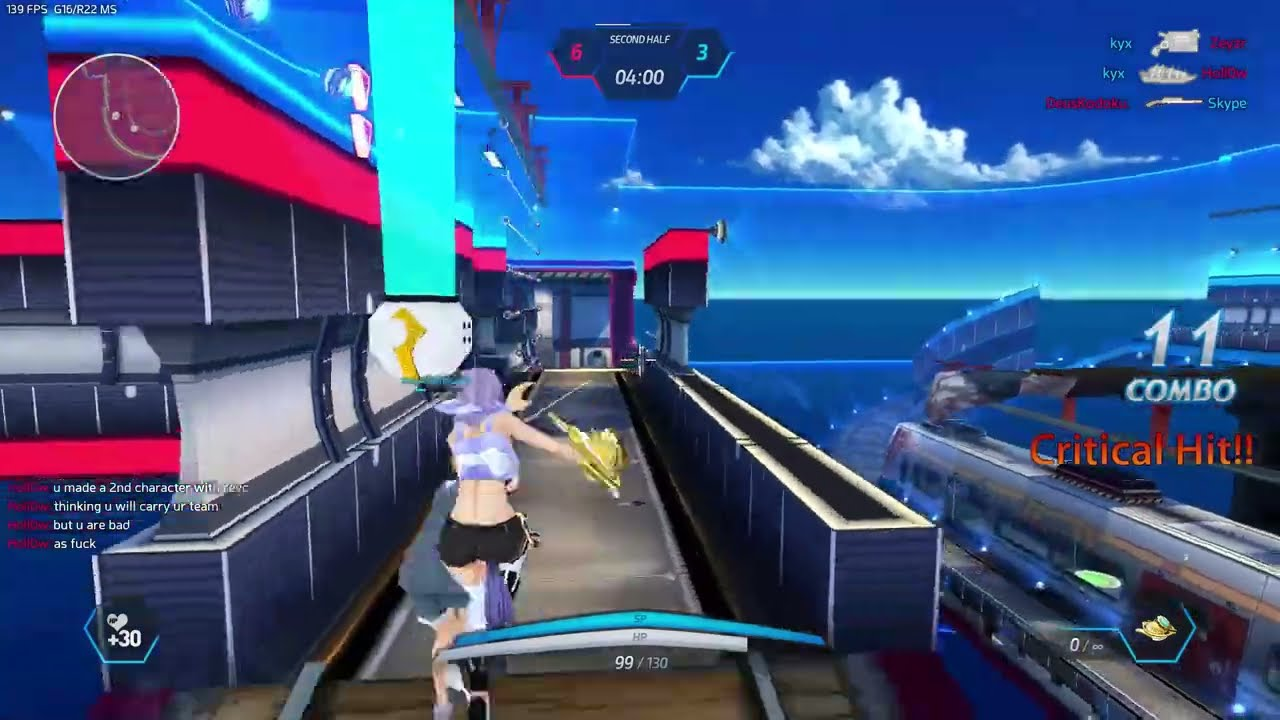
Task: Click the circular red minimap
Action: coord(116,116)
